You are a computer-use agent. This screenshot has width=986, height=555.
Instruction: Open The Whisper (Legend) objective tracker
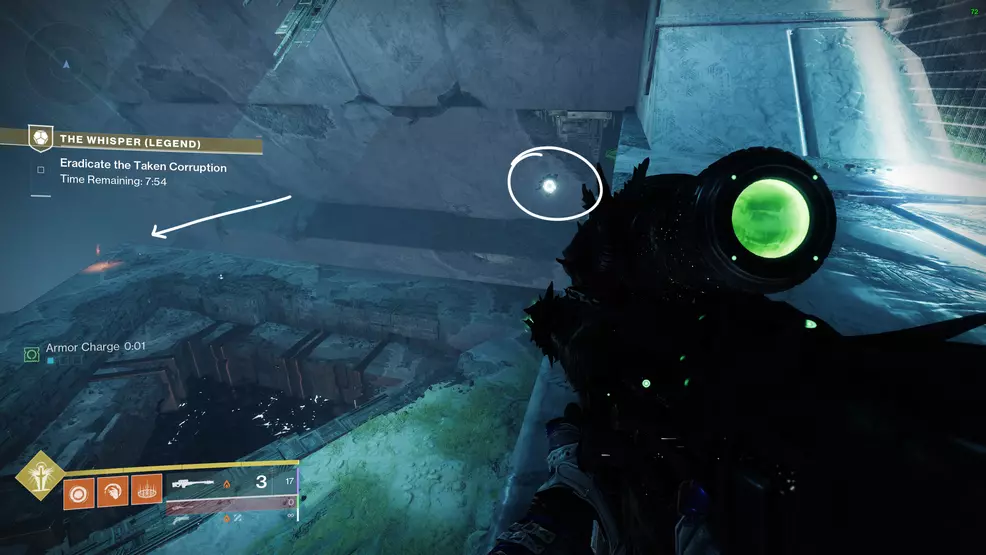click(130, 142)
